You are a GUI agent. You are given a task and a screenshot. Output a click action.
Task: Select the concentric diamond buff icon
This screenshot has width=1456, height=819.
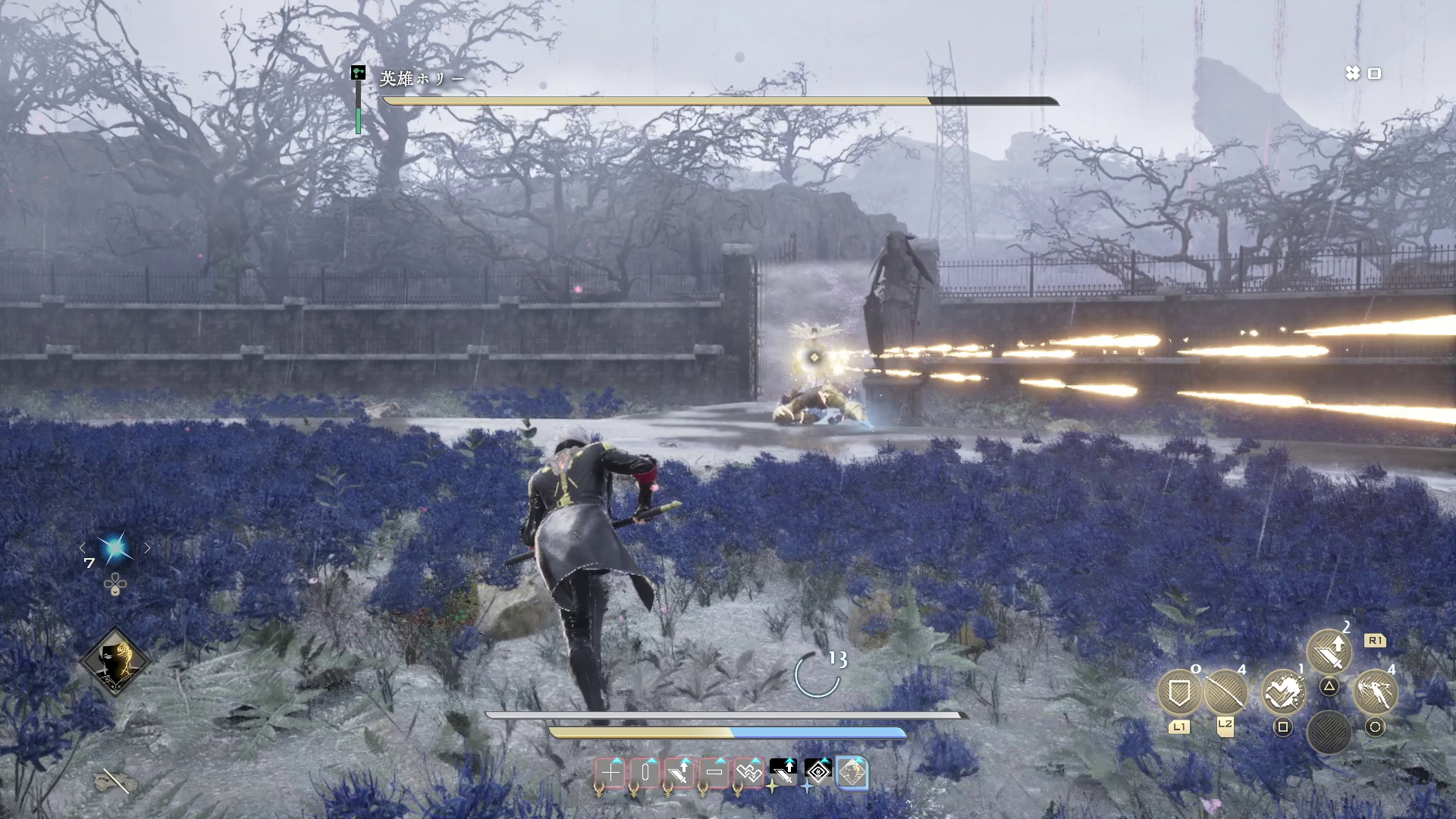pyautogui.click(x=818, y=773)
